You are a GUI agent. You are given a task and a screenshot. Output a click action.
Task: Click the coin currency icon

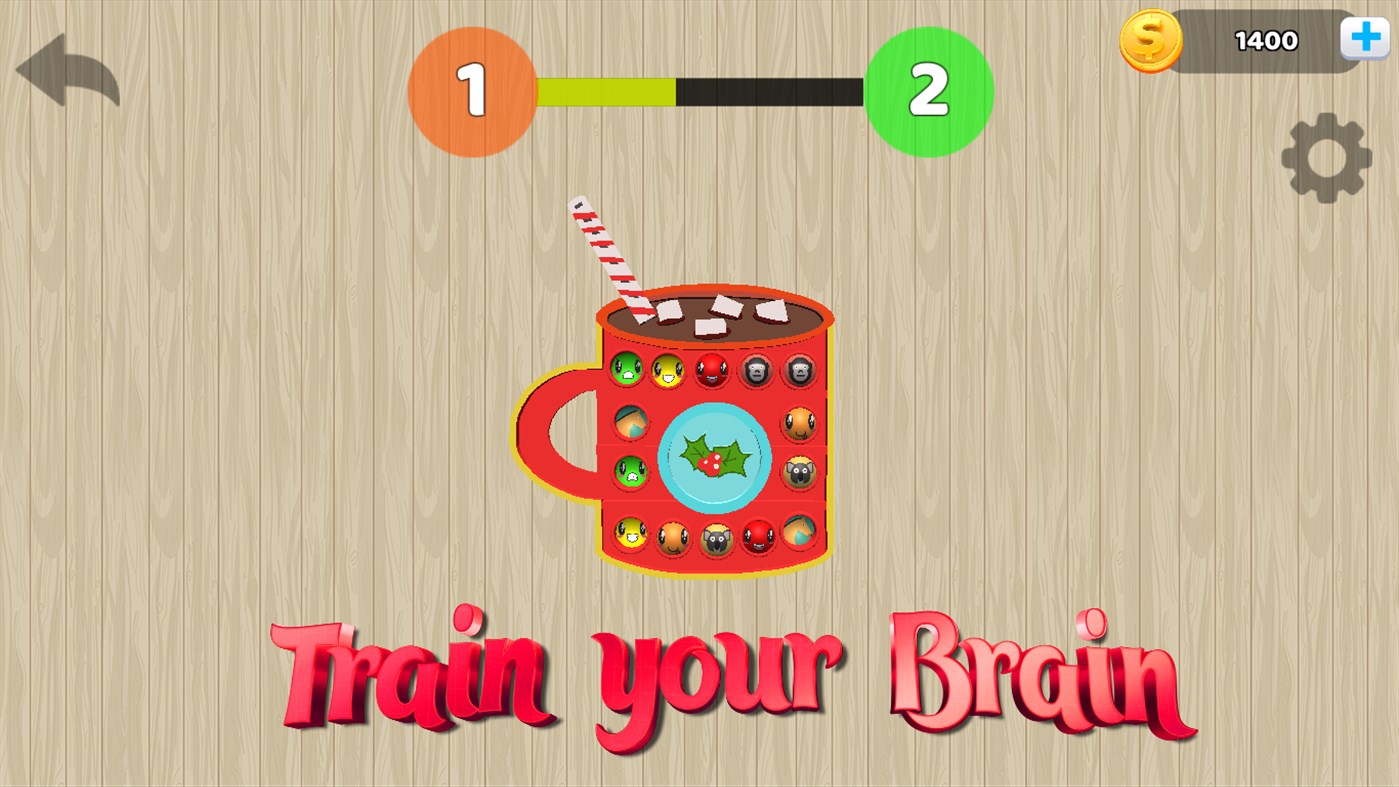point(1150,40)
